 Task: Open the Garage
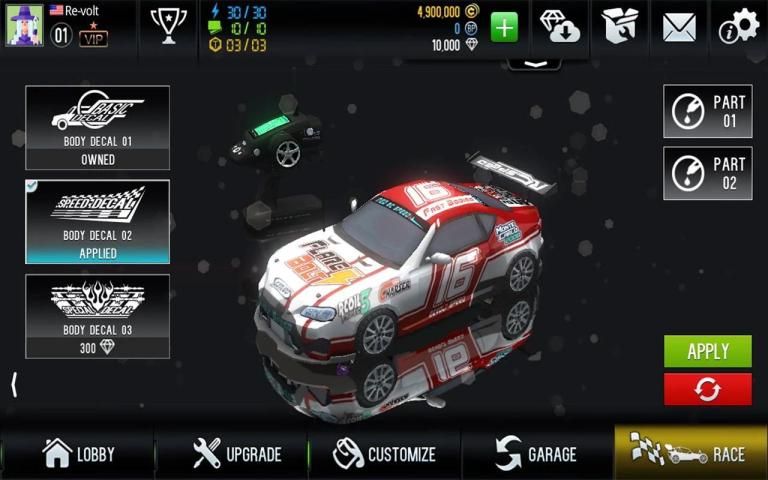(x=537, y=454)
